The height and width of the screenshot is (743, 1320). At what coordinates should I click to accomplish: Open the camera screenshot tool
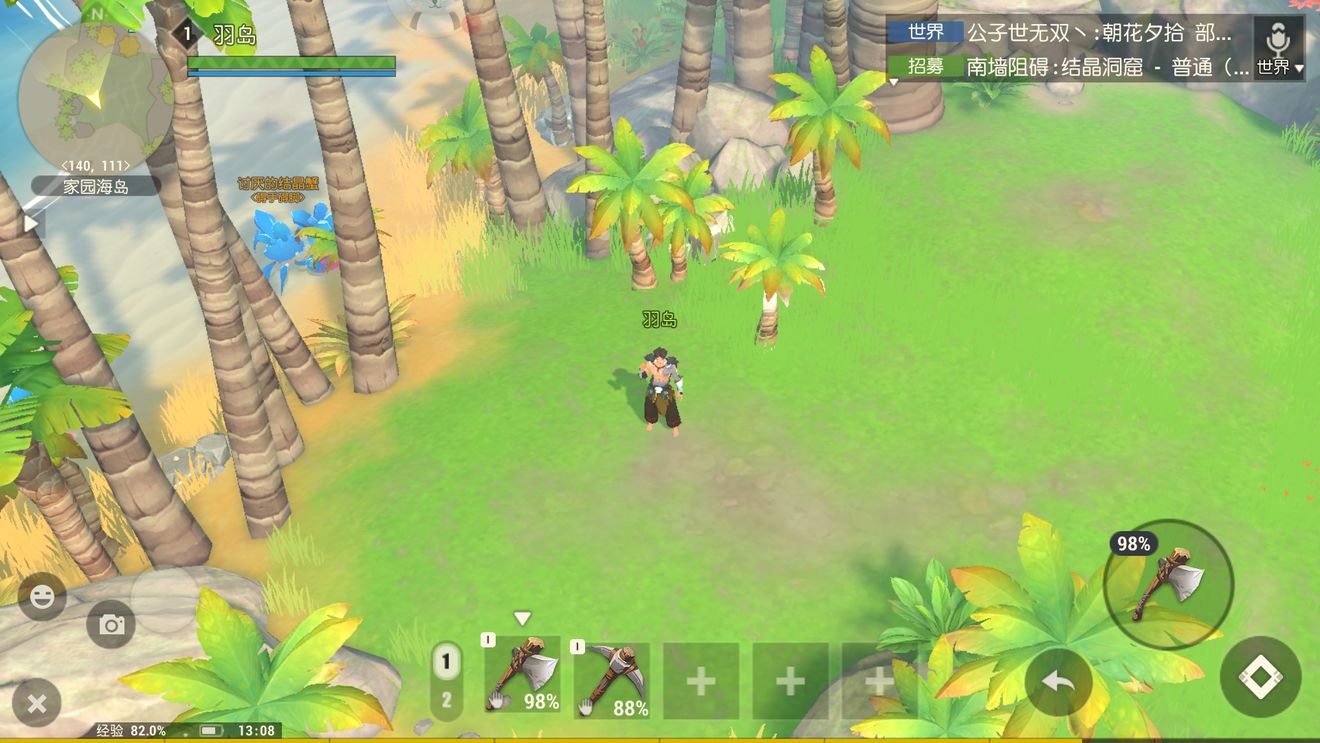pyautogui.click(x=110, y=625)
